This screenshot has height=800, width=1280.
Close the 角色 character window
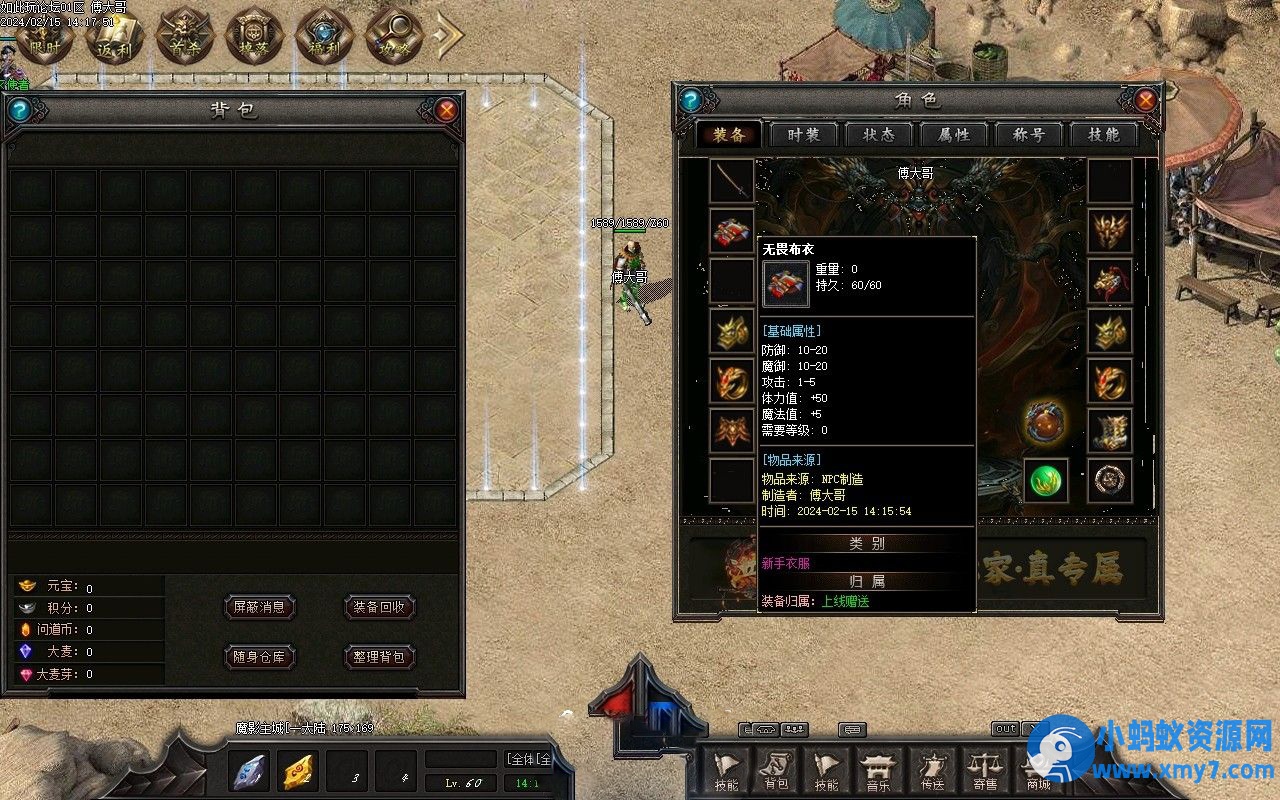click(x=1146, y=100)
